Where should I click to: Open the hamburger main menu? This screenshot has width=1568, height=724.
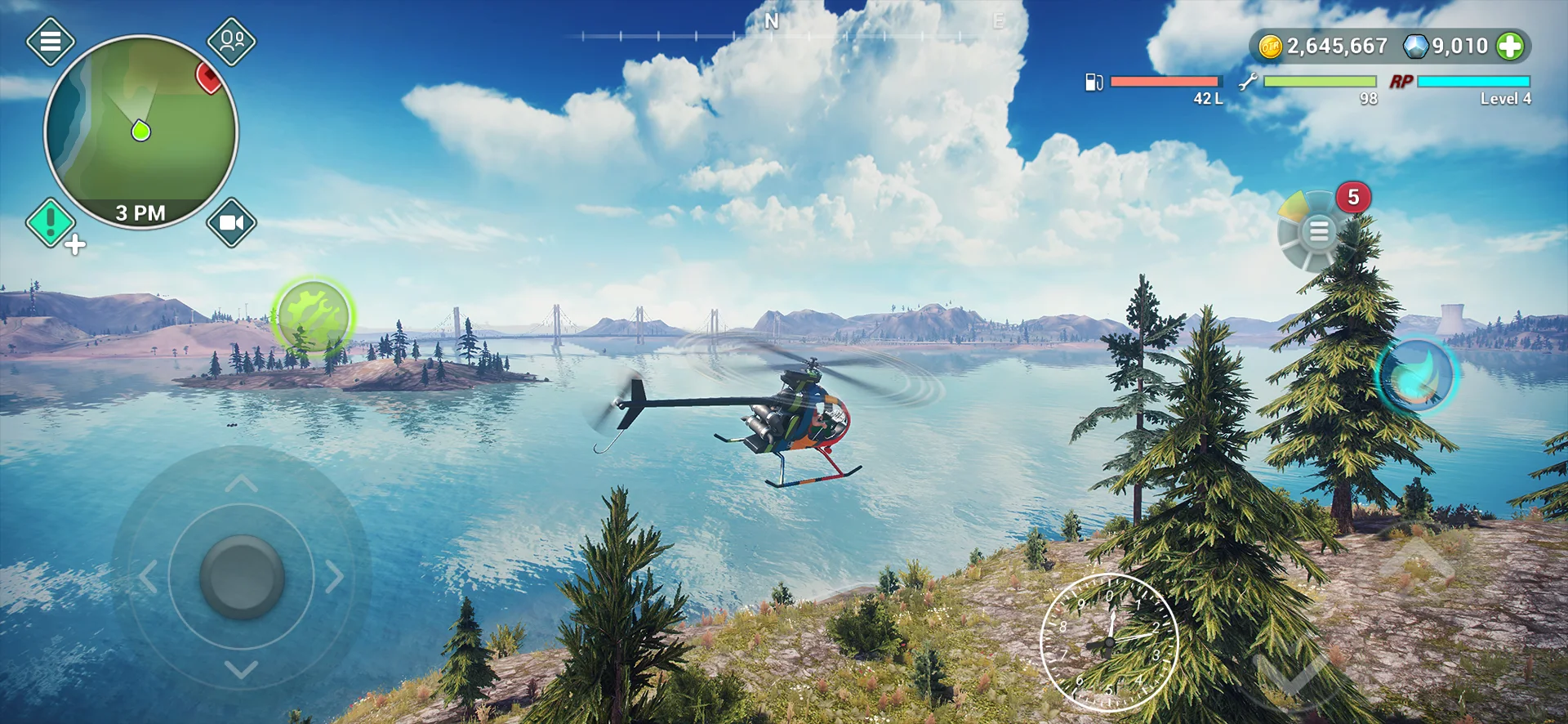point(51,41)
